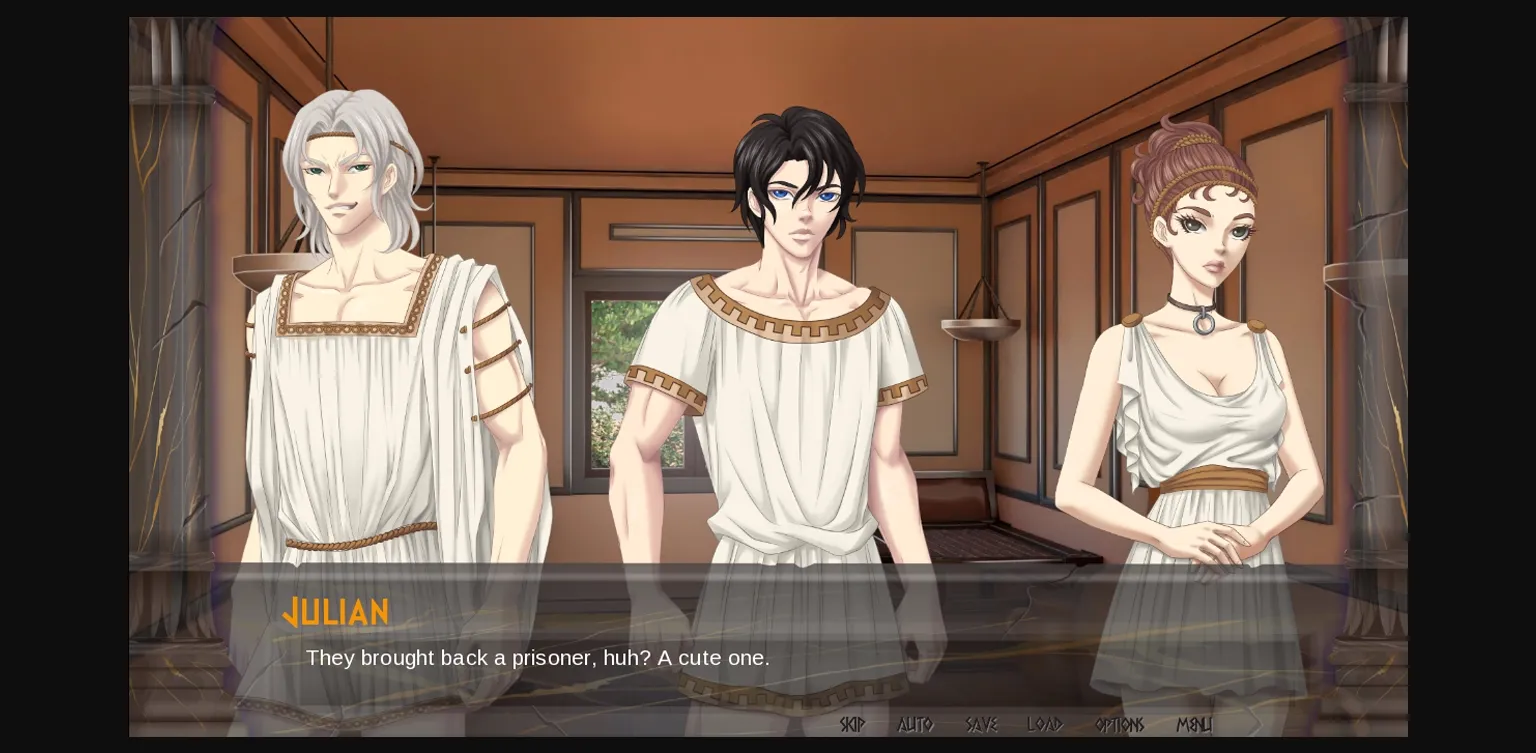This screenshot has height=753, width=1536.
Task: Click the MENU icon in the quick menu
Action: click(1194, 725)
